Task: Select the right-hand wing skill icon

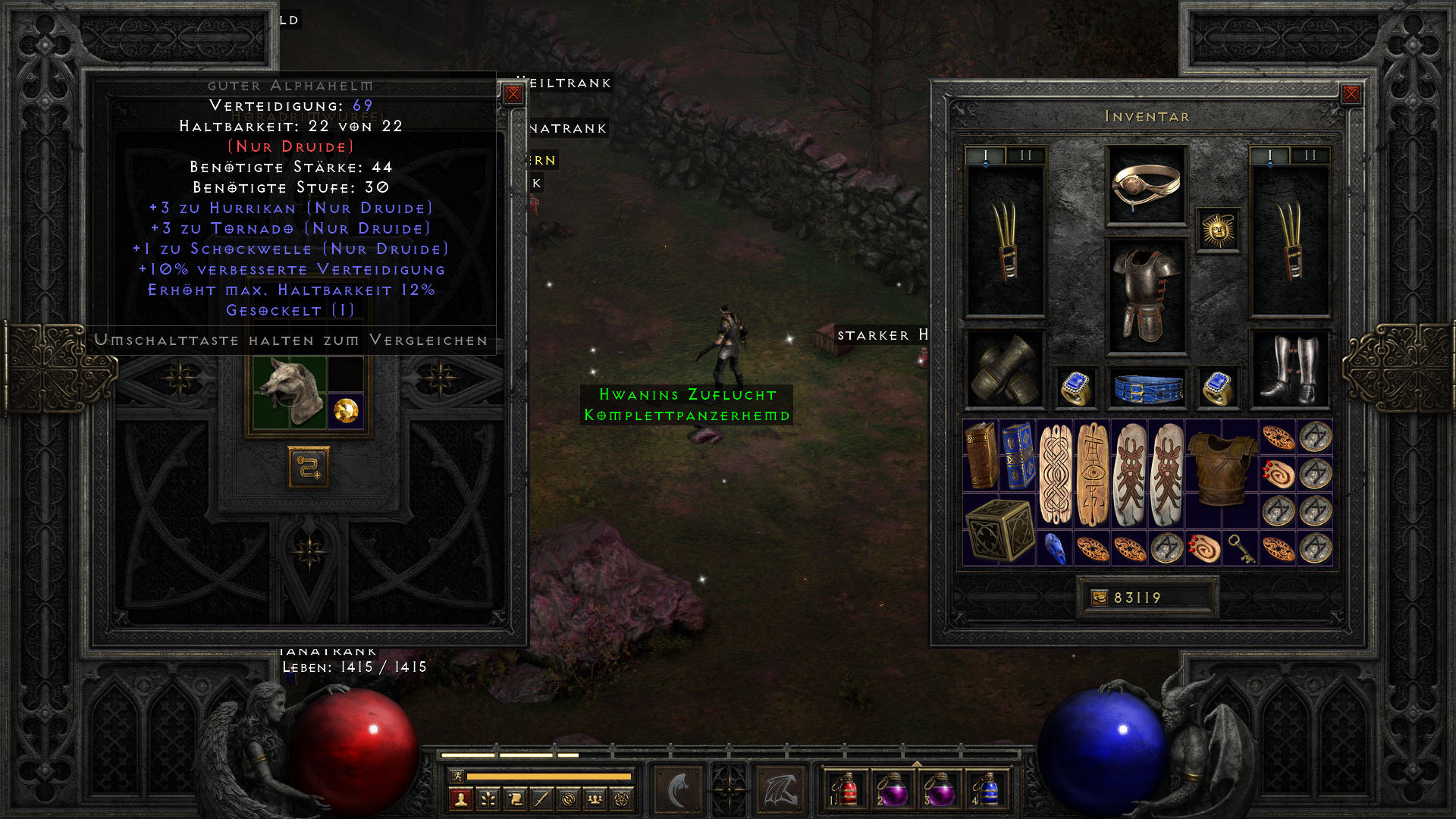Action: (x=780, y=789)
